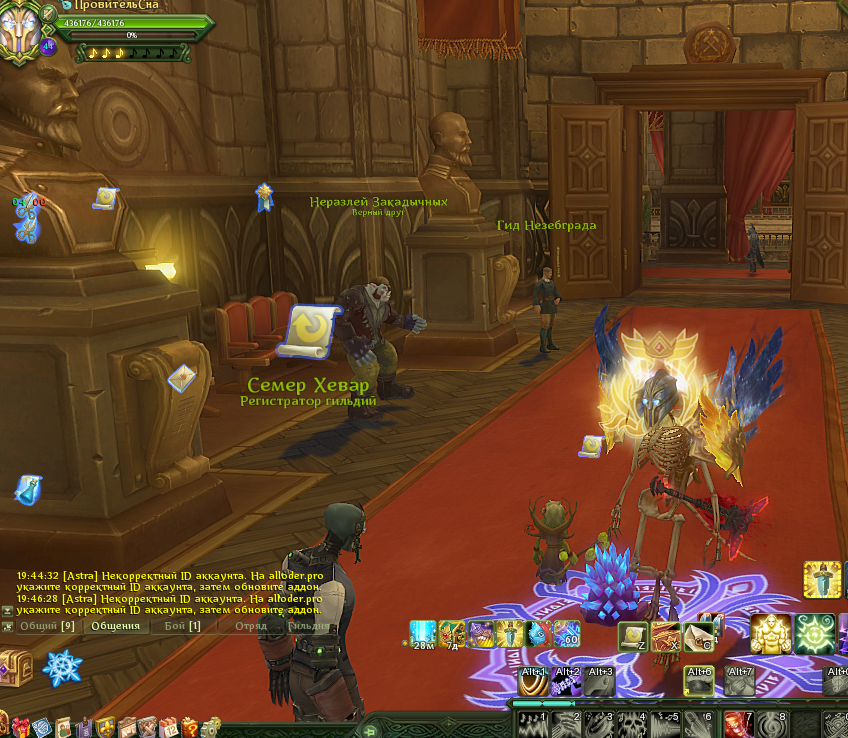Screen dimensions: 848x738
Task: Open the Отряд chat tab
Action: click(250, 626)
